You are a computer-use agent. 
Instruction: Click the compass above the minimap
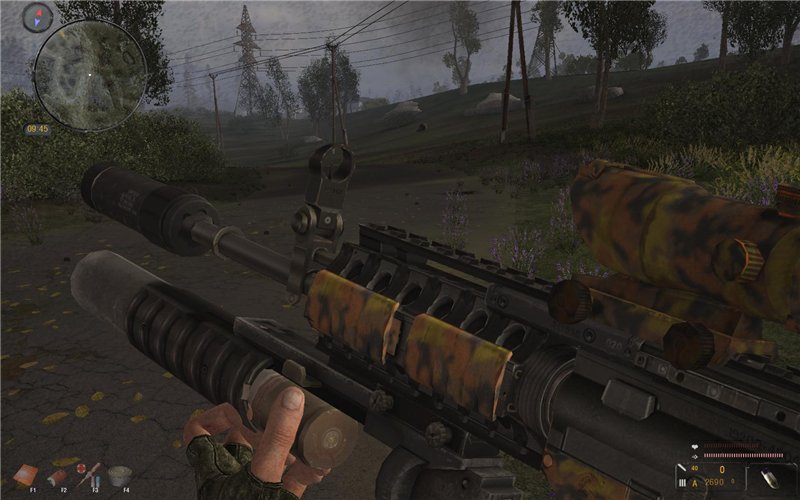(38, 17)
